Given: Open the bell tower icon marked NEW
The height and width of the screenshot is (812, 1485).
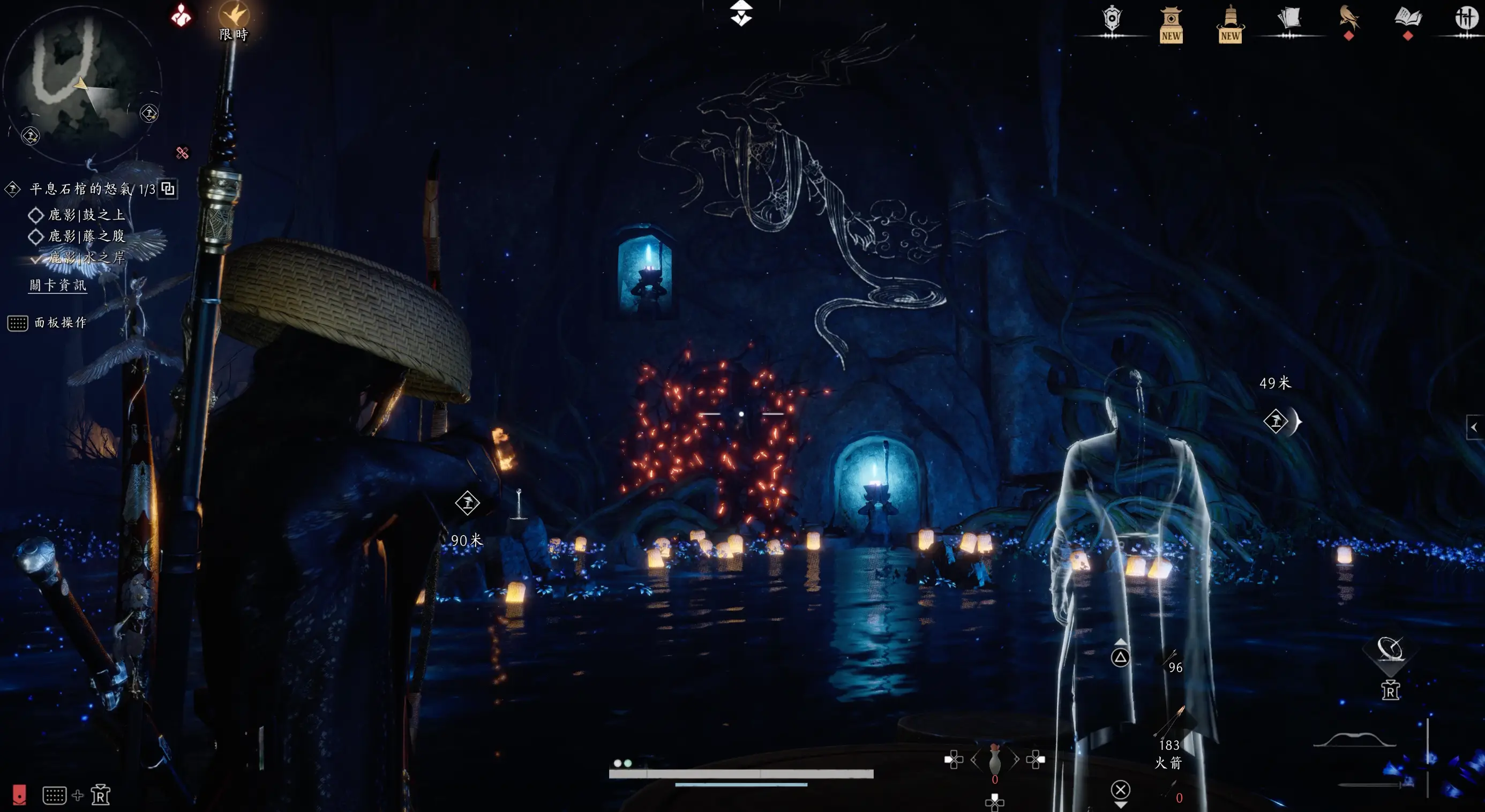Looking at the screenshot, I should pyautogui.click(x=1229, y=24).
